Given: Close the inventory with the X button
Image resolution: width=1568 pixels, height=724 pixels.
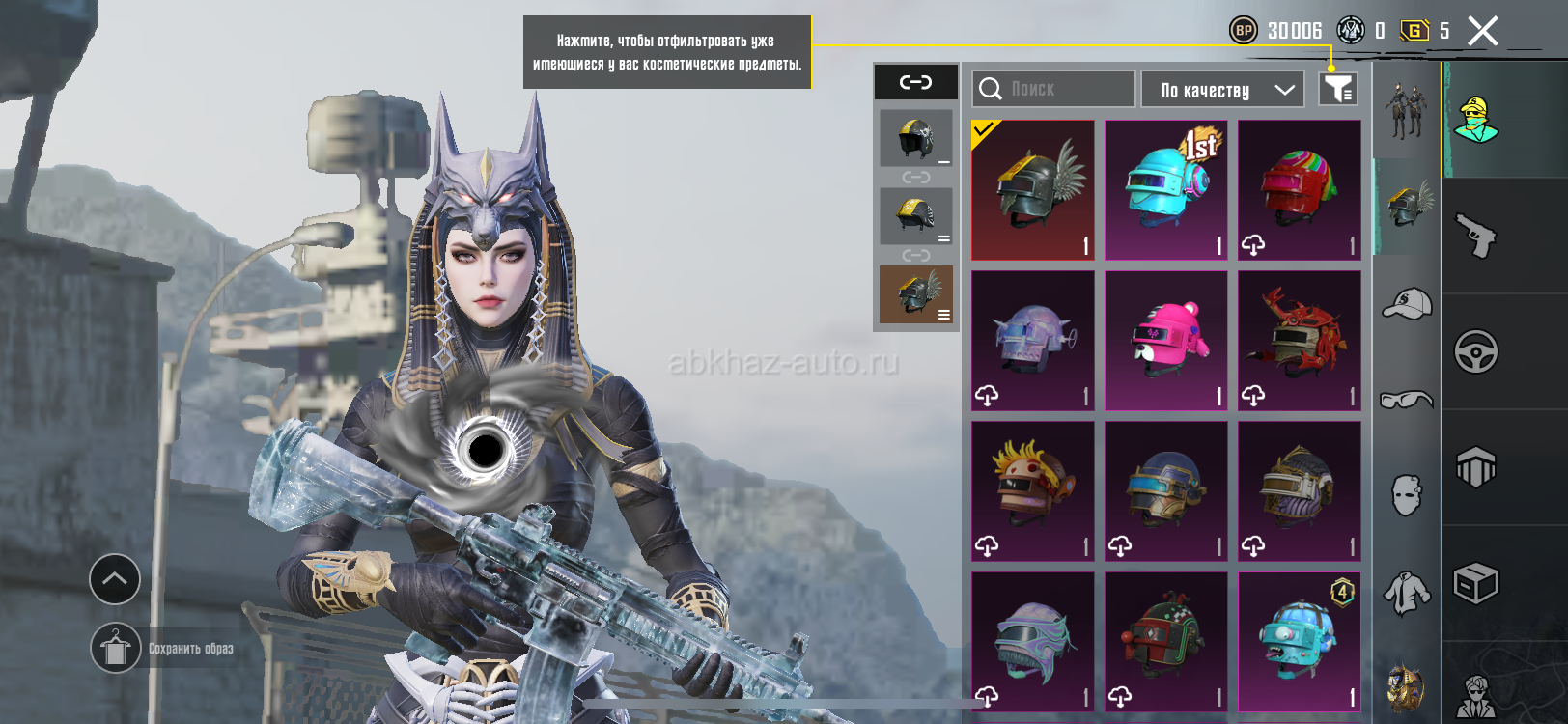Looking at the screenshot, I should click(x=1482, y=31).
